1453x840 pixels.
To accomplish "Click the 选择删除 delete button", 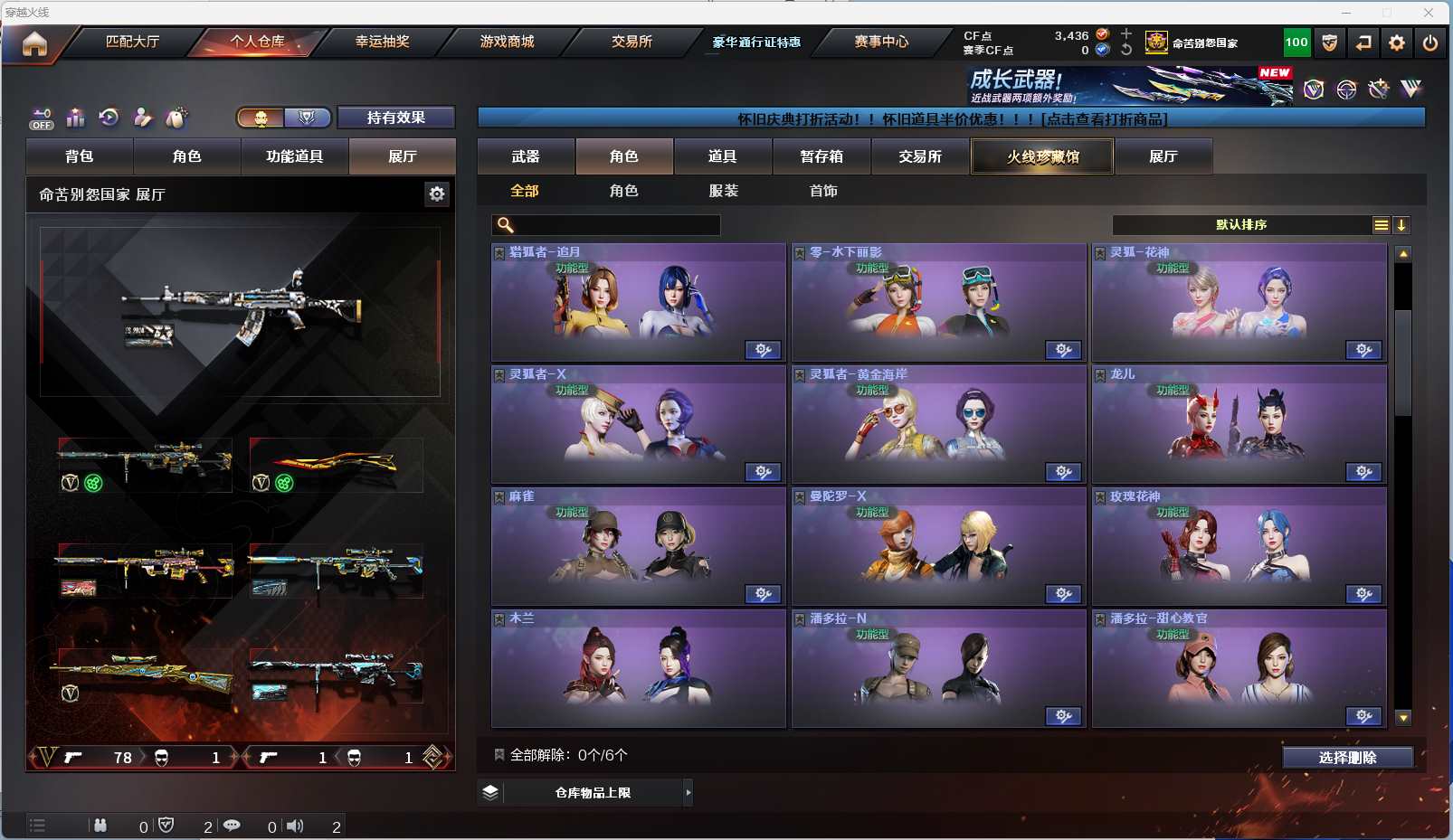I will click(x=1347, y=758).
